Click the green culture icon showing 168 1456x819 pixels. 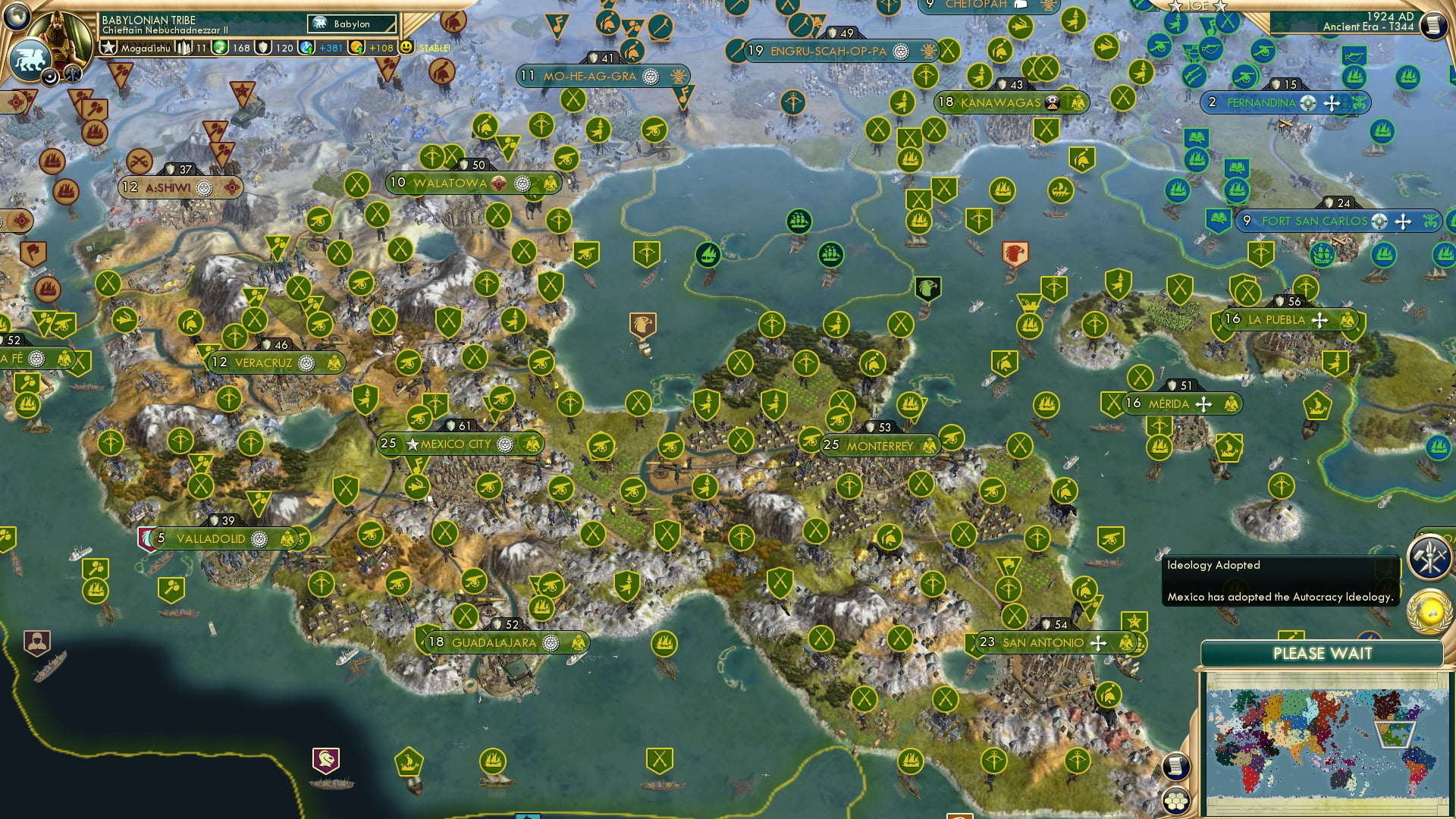[221, 47]
